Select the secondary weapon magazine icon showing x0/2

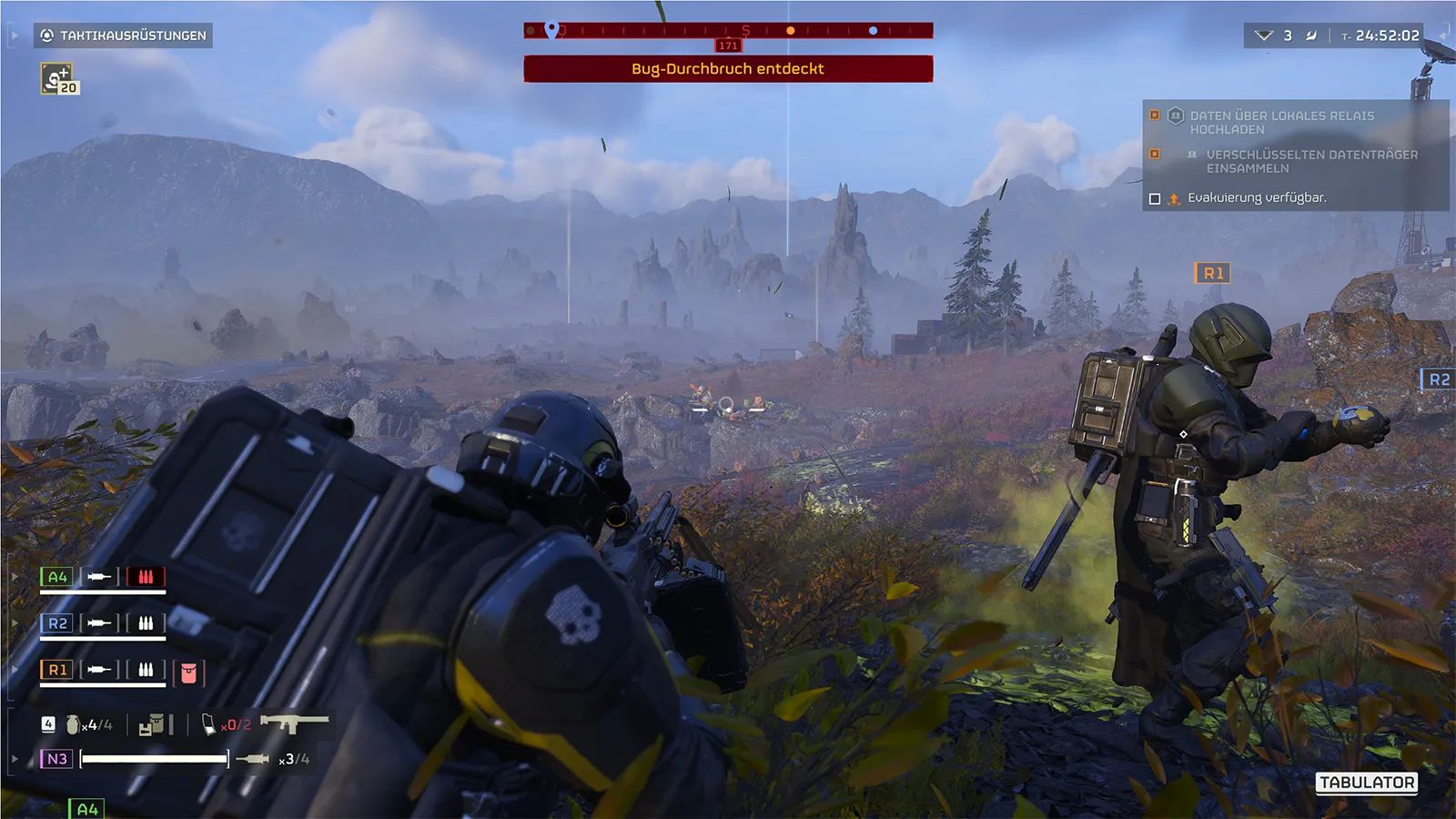(x=209, y=725)
